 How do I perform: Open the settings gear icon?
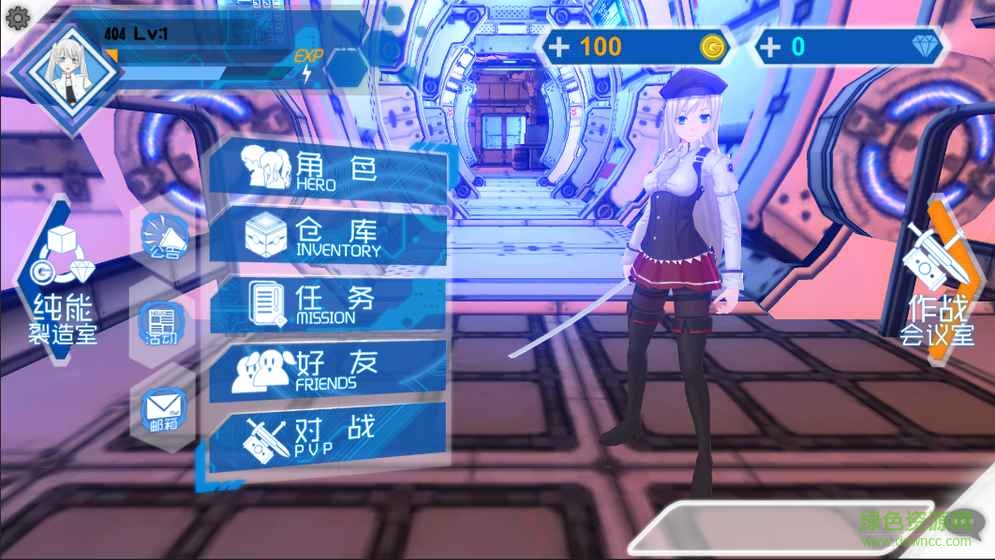click(x=17, y=17)
